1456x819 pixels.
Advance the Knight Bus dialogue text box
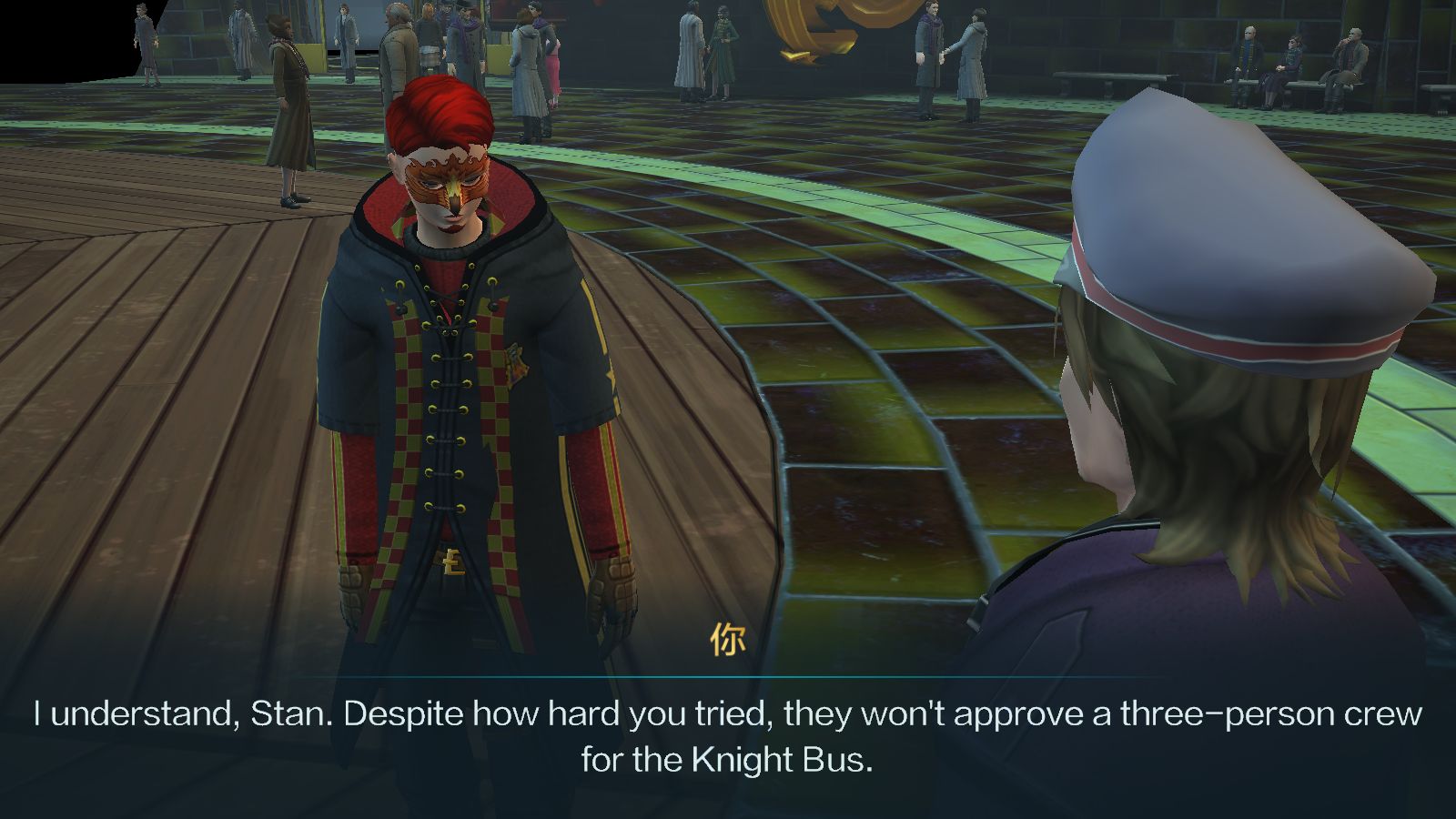click(x=727, y=735)
